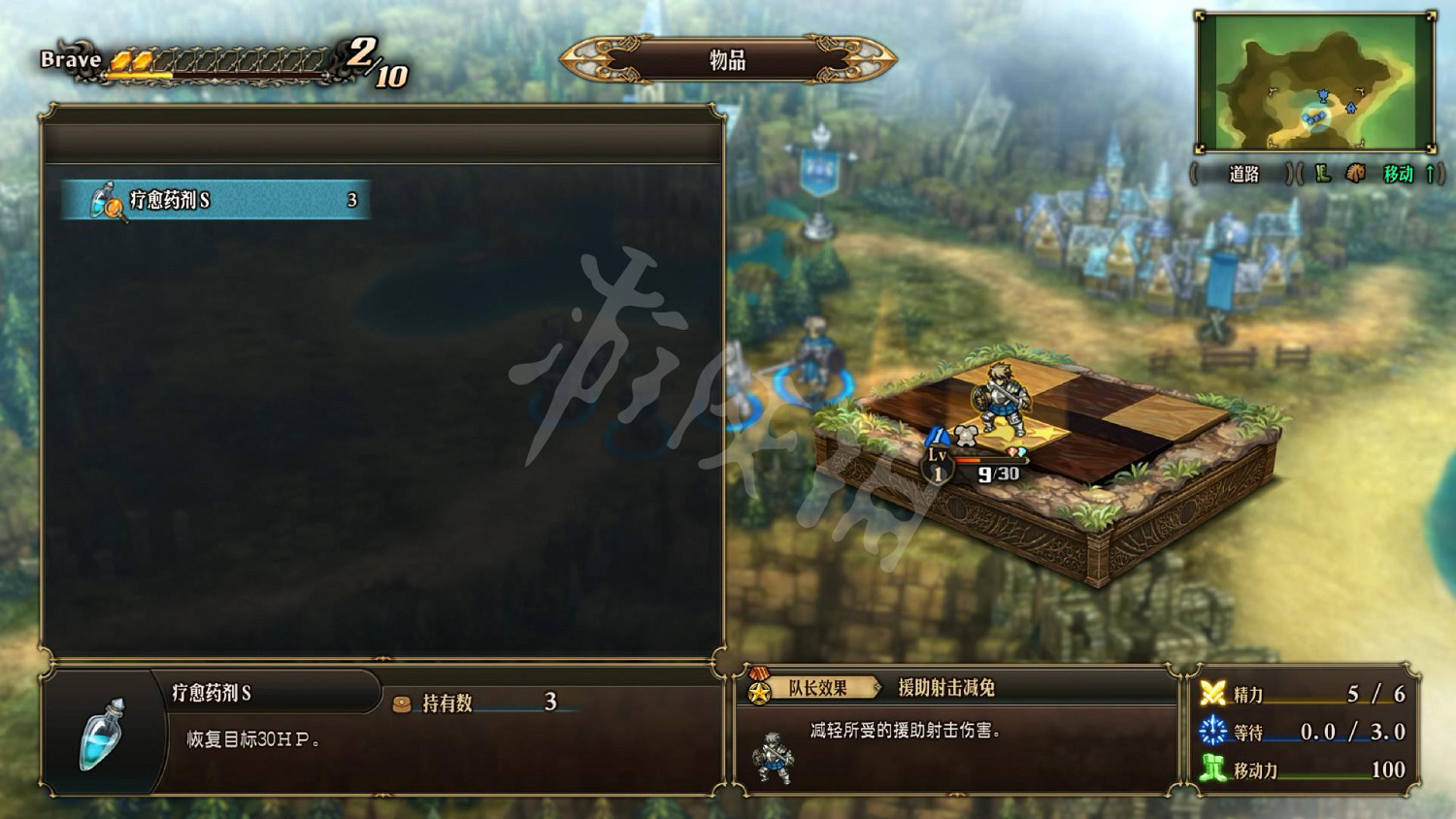
Task: Click the crossed swords 精力 stamina icon
Action: point(1213,691)
